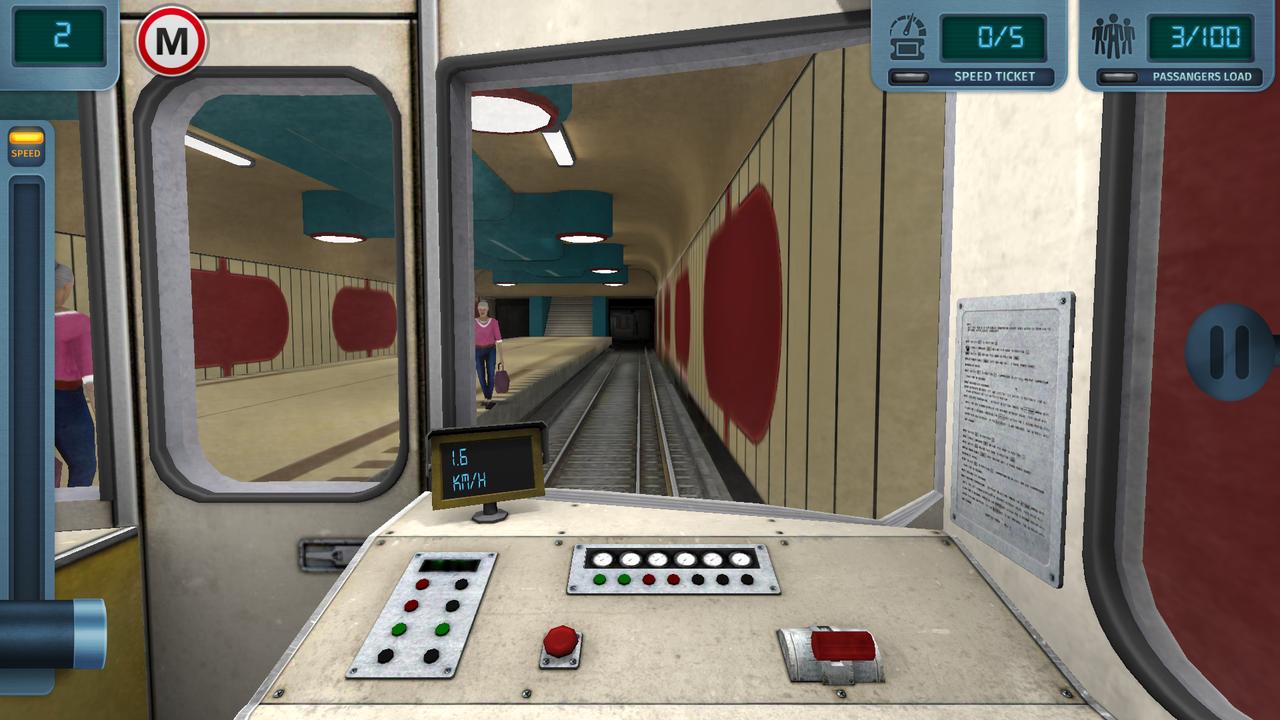Click the leftmost gauge dial on the instrument panel
Screen dimensions: 1280x720
click(600, 561)
